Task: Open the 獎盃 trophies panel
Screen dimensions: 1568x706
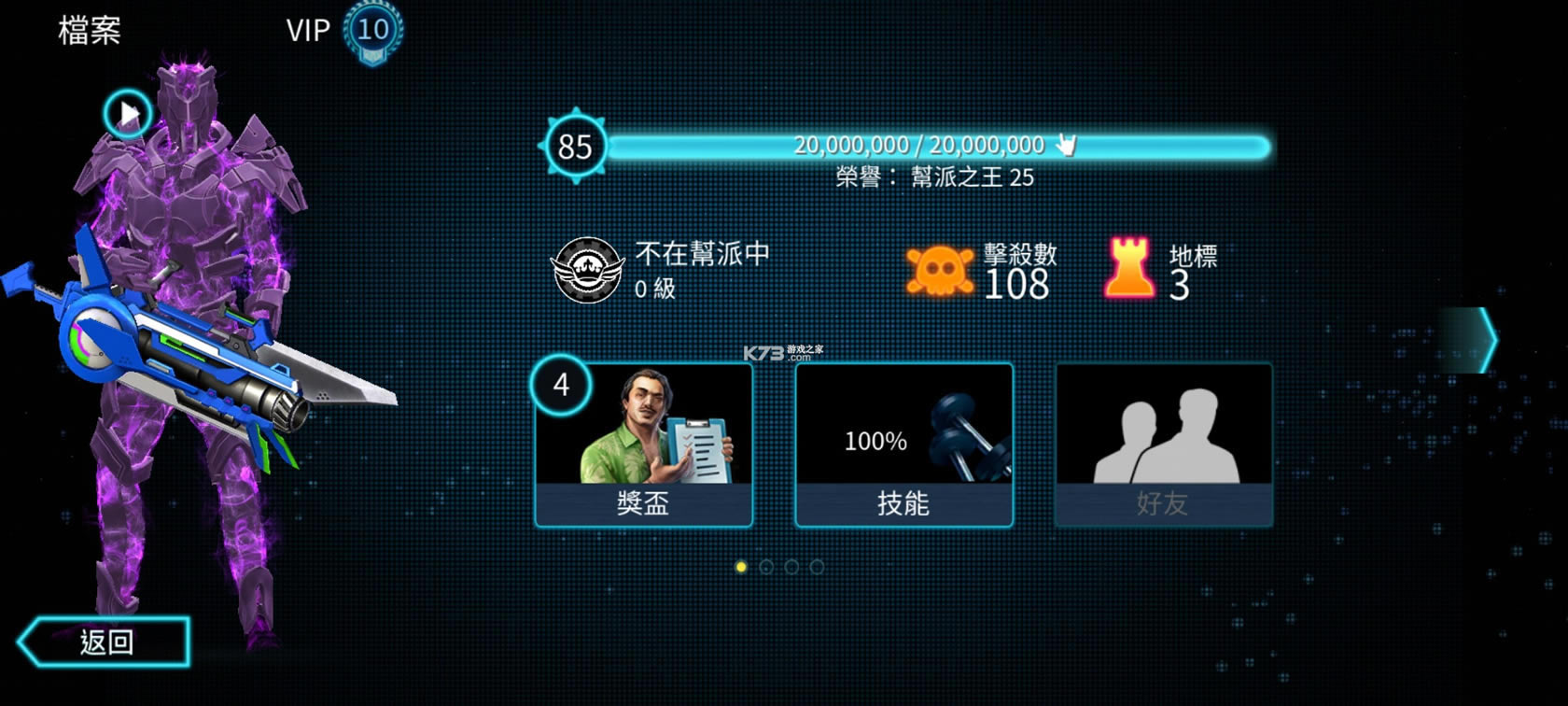Action: pyautogui.click(x=646, y=444)
